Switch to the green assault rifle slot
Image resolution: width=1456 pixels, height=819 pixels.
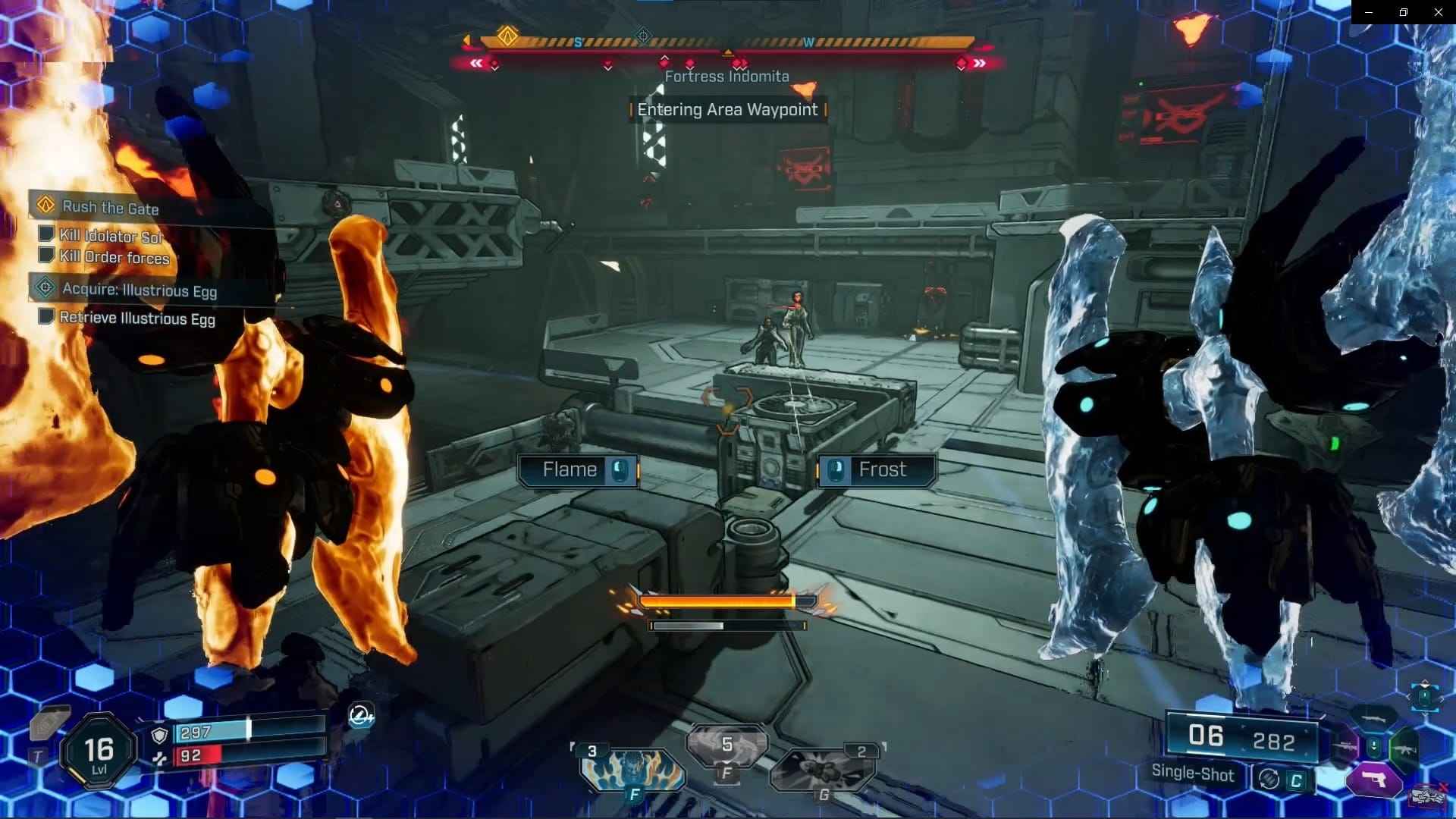1404,749
